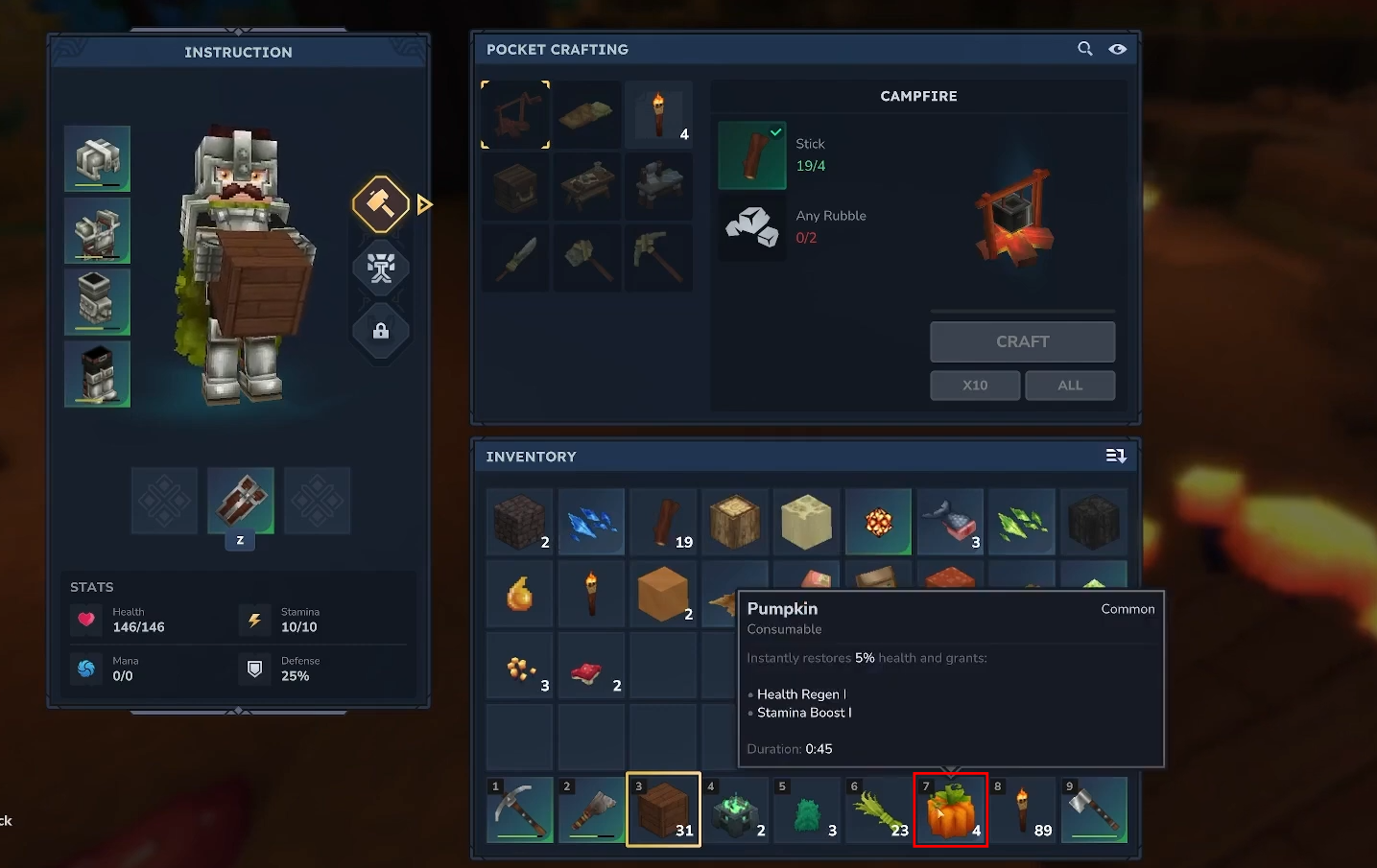Open the hammer crafting tab

tap(381, 204)
